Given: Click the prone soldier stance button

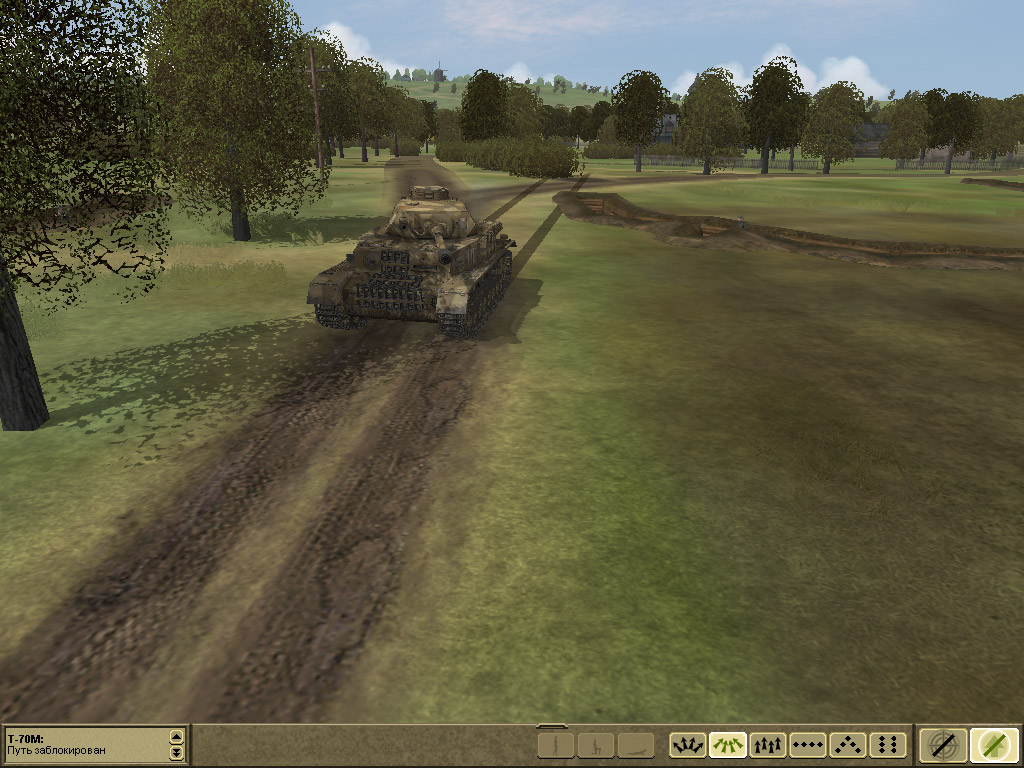Looking at the screenshot, I should click(635, 745).
